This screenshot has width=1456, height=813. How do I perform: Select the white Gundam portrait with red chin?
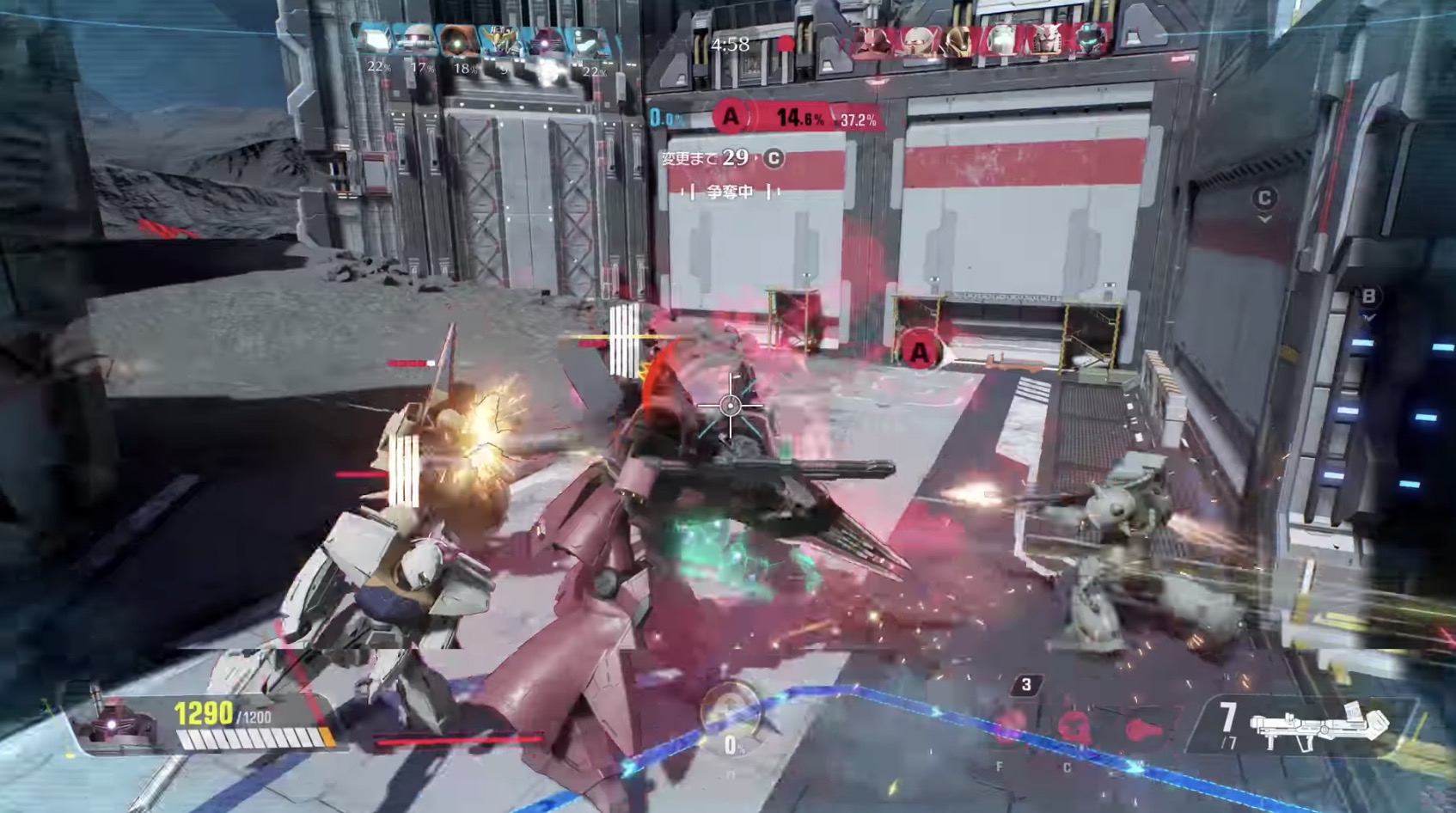point(1044,40)
